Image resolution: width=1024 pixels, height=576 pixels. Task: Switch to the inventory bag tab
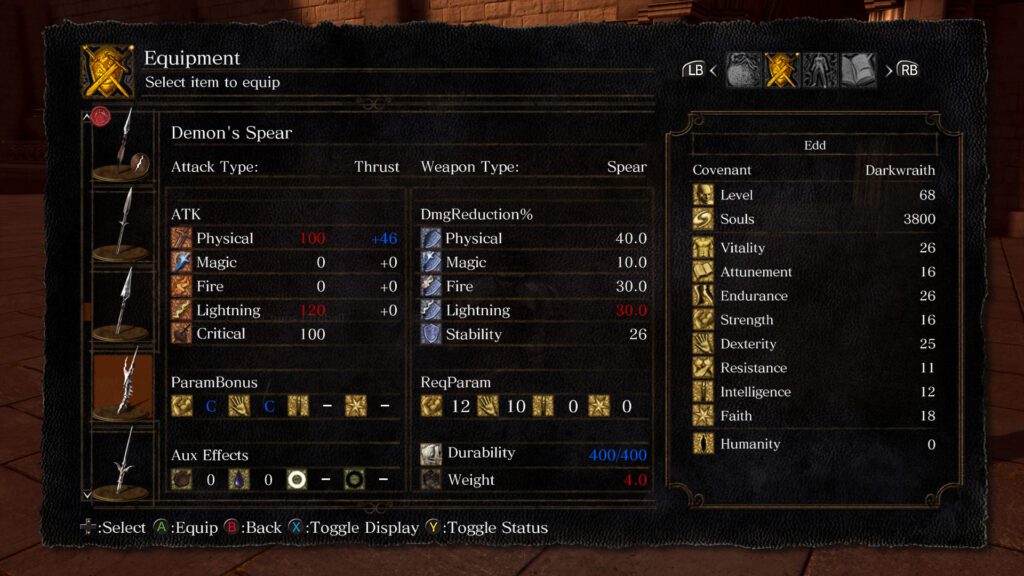[742, 70]
